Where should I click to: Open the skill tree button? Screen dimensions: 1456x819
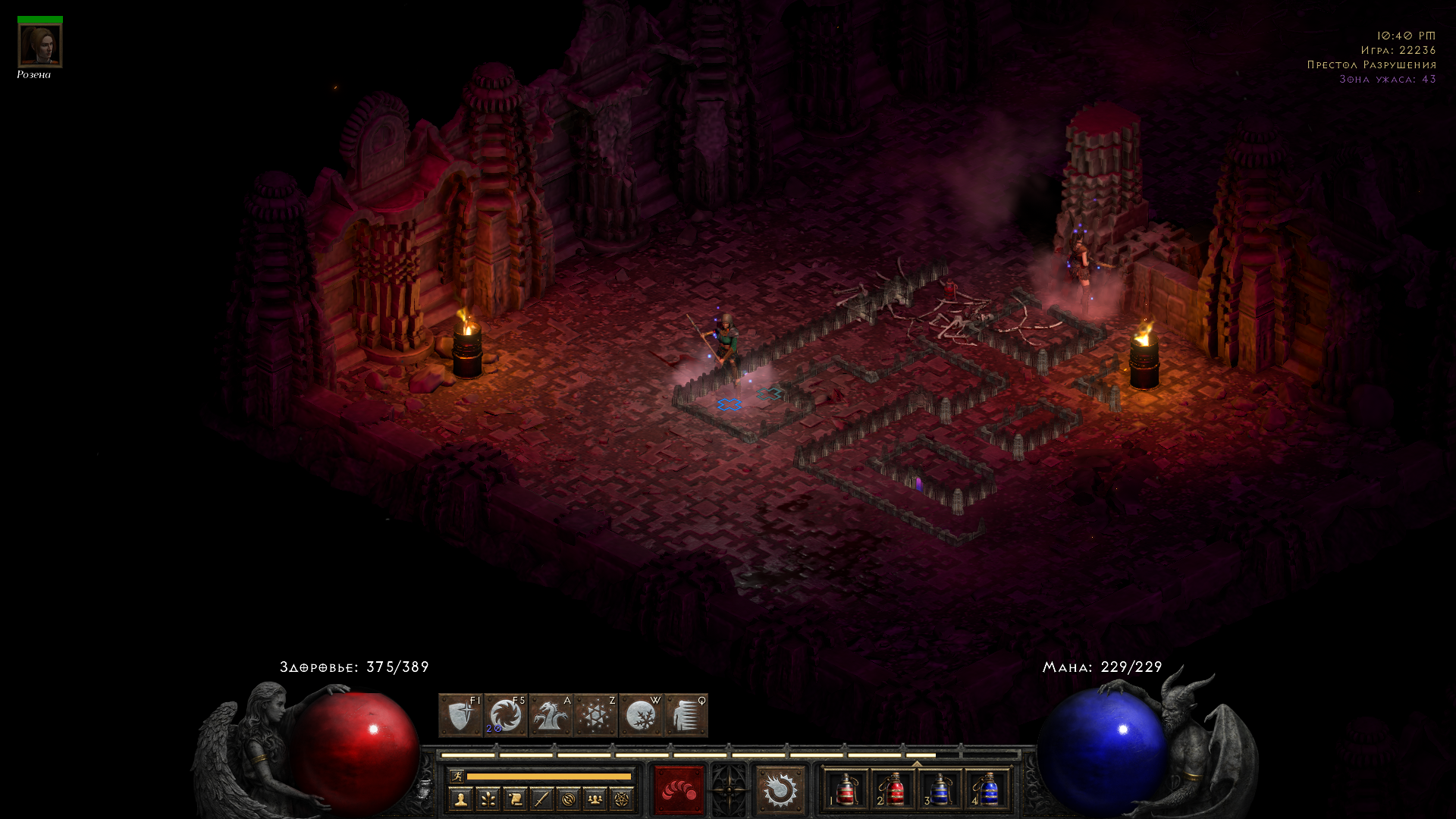coord(488,799)
